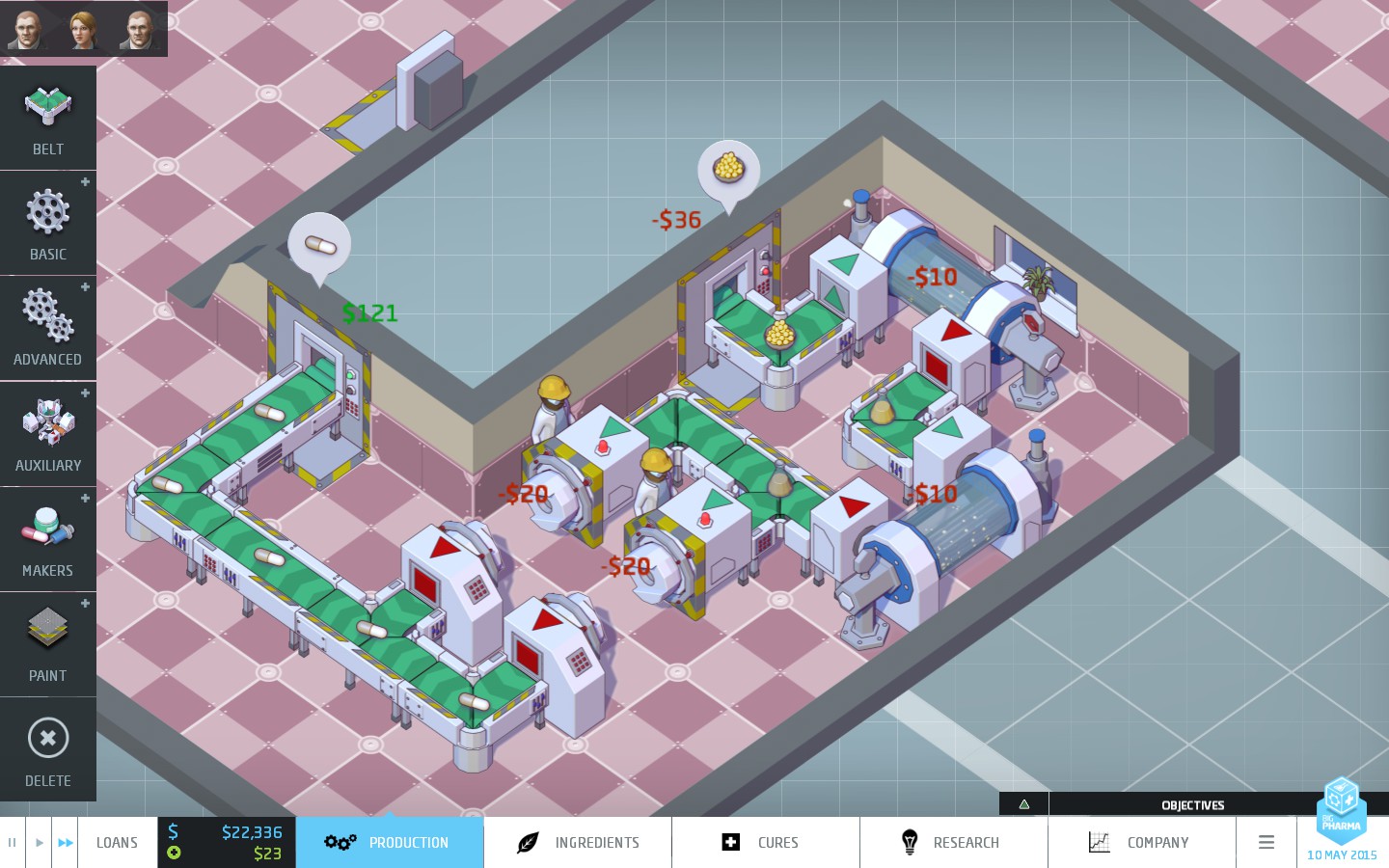This screenshot has height=868, width=1389.
Task: Show the Cures tab
Action: pyautogui.click(x=766, y=843)
